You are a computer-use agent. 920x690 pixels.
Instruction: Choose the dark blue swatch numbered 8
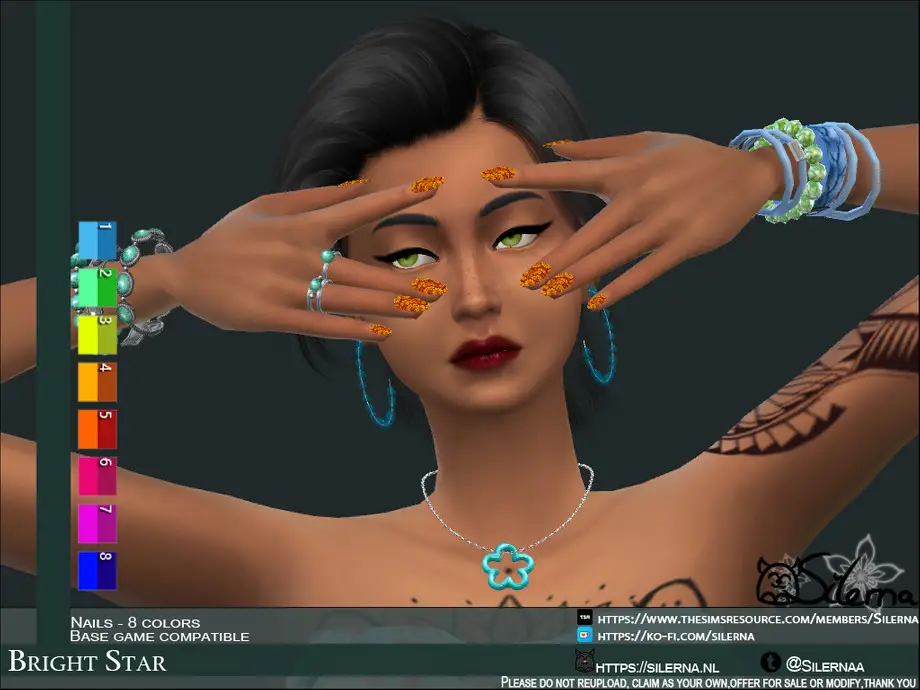pyautogui.click(x=97, y=569)
